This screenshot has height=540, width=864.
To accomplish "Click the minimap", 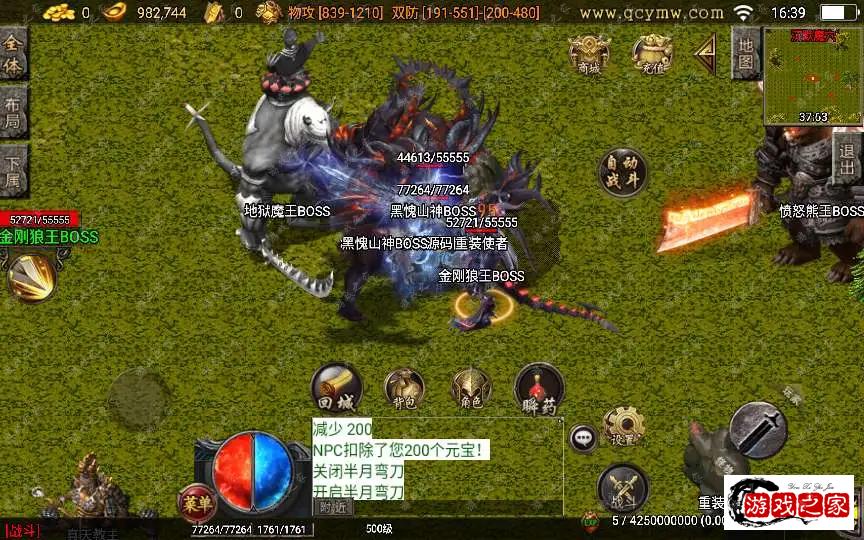I will click(812, 75).
